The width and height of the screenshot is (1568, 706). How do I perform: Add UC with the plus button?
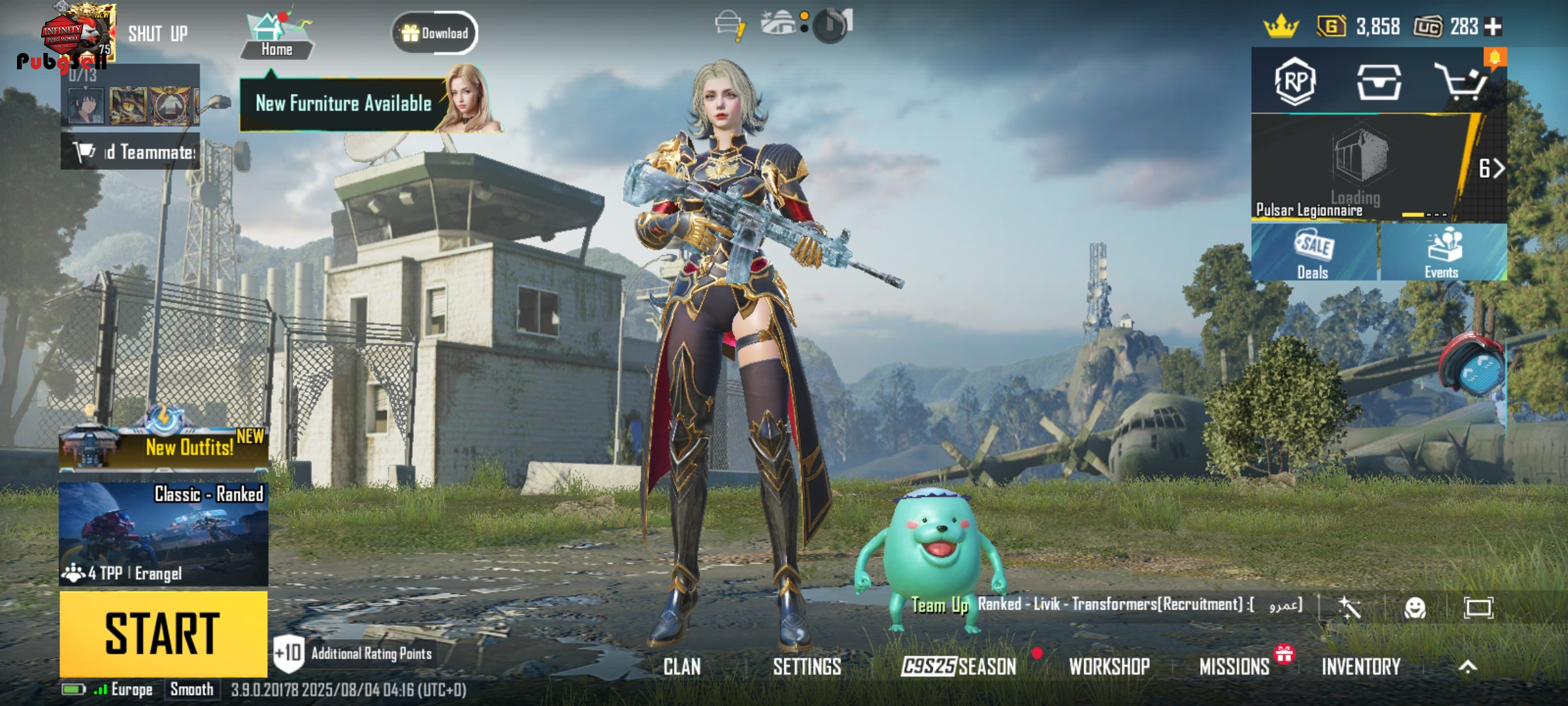point(1494,27)
